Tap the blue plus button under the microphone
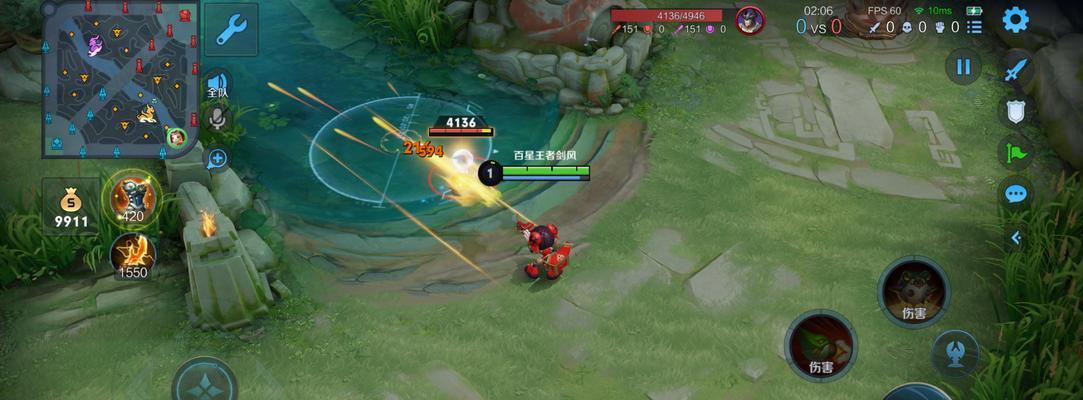 (x=217, y=158)
